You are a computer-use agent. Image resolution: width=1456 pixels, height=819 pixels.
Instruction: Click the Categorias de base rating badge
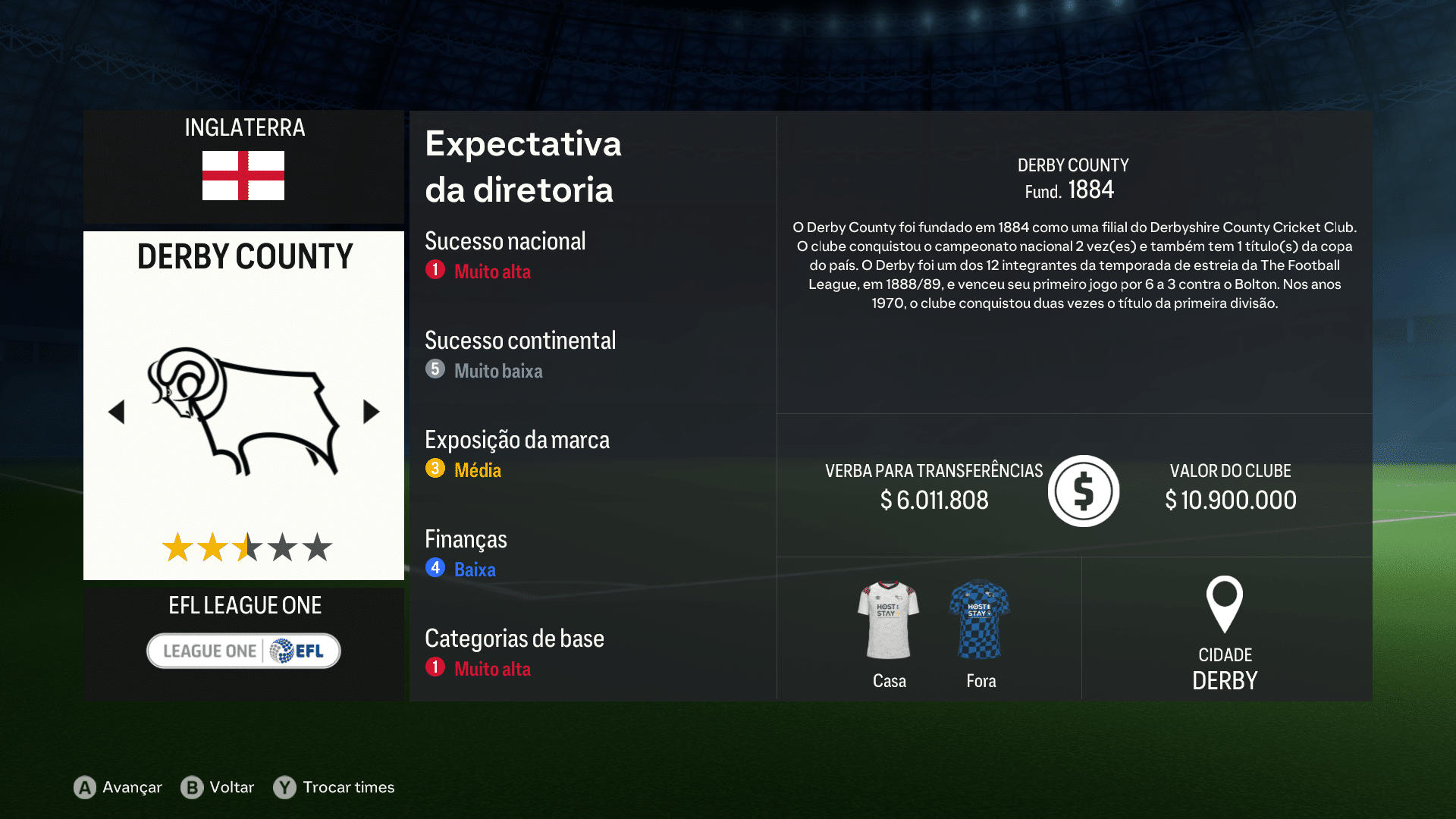(435, 670)
